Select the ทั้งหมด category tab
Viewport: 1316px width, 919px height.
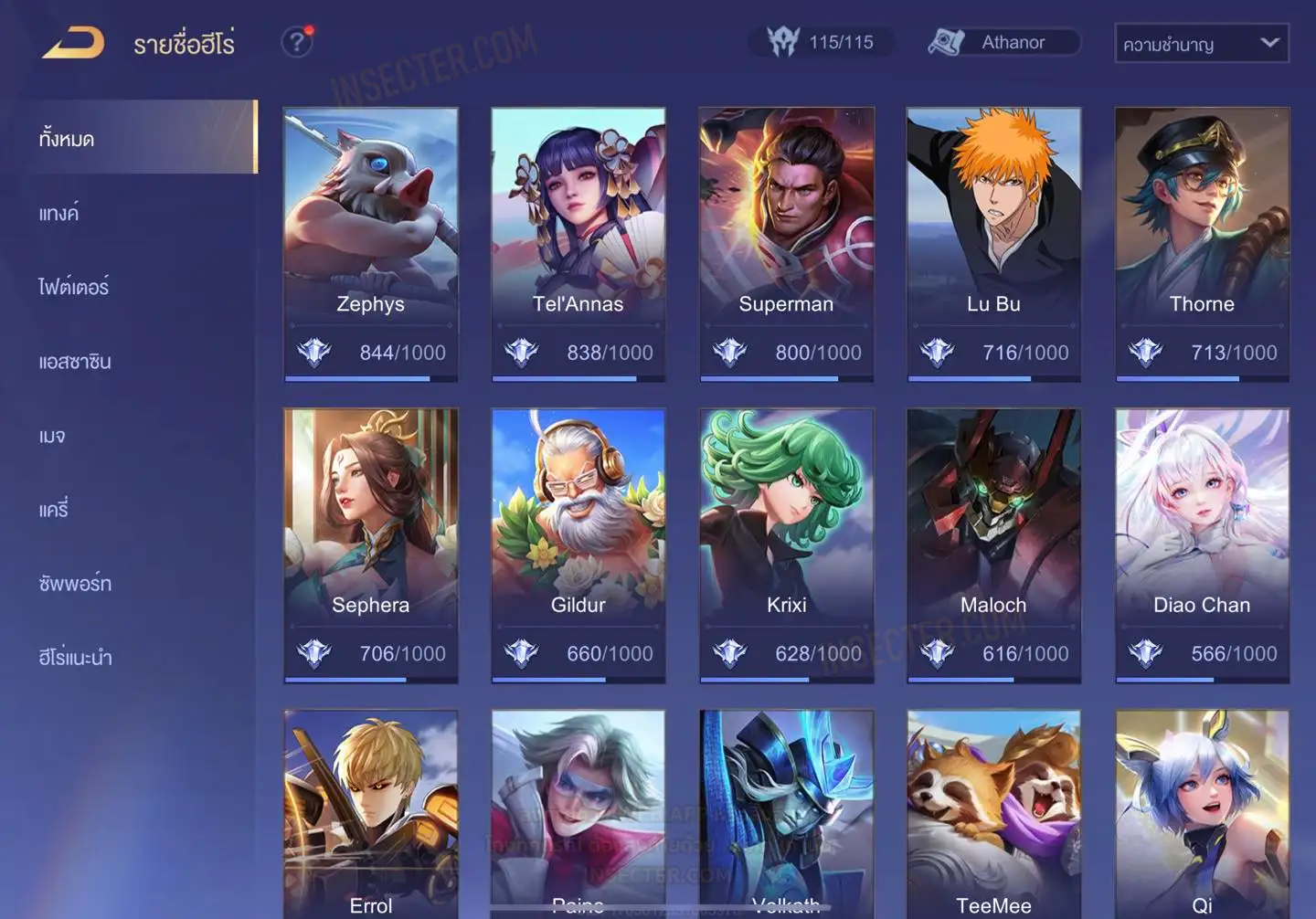point(140,138)
